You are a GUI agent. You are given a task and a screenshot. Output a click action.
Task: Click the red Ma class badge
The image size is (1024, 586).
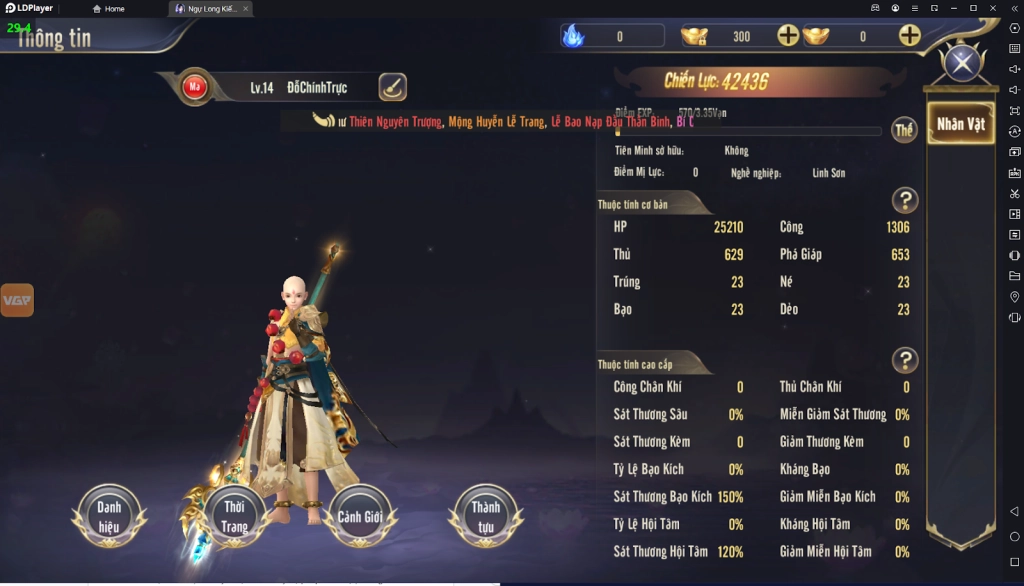click(193, 87)
